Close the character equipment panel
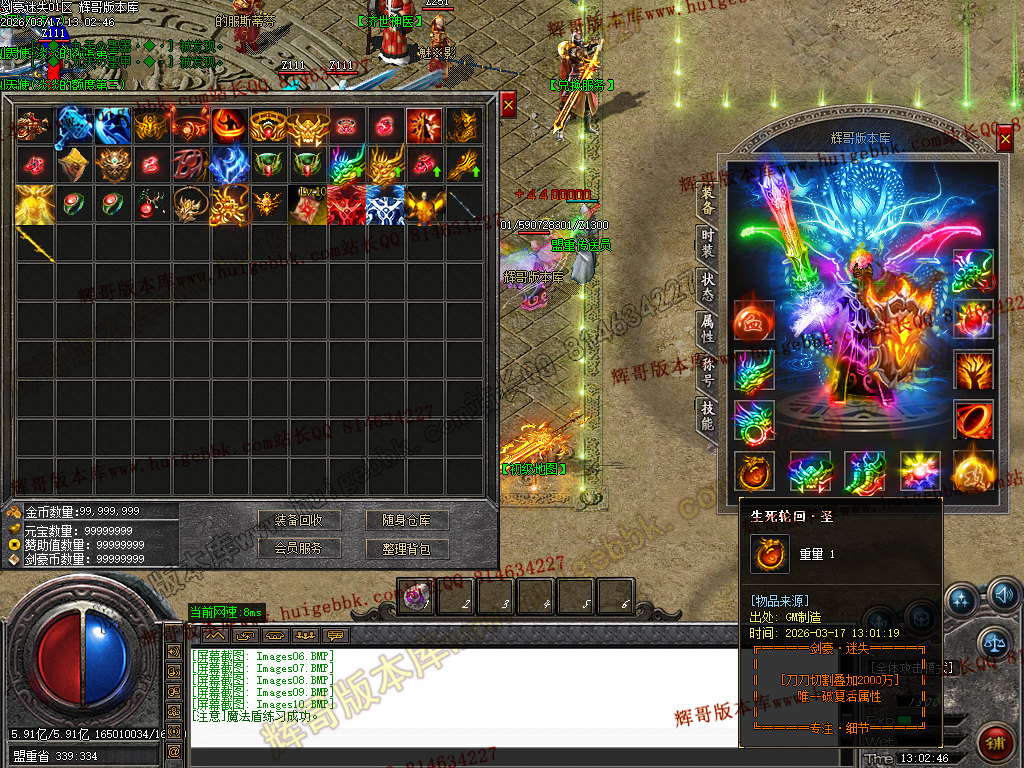The image size is (1024, 768). (1004, 140)
